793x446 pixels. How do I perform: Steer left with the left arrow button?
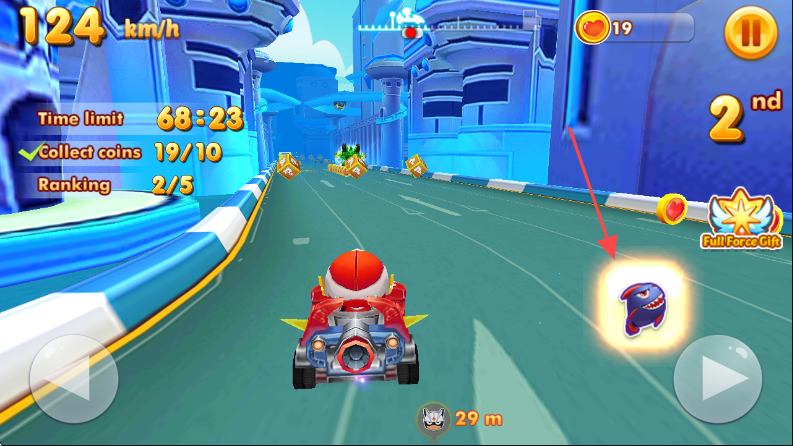tap(73, 380)
